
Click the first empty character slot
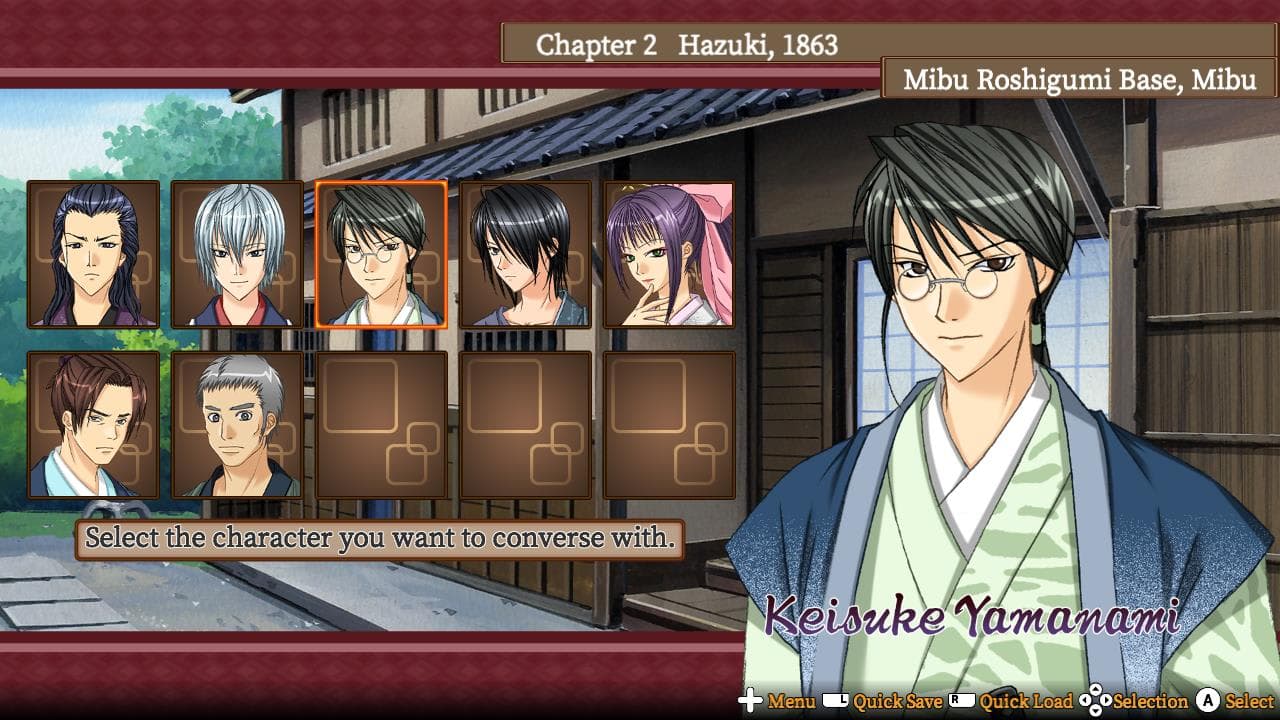click(x=383, y=423)
